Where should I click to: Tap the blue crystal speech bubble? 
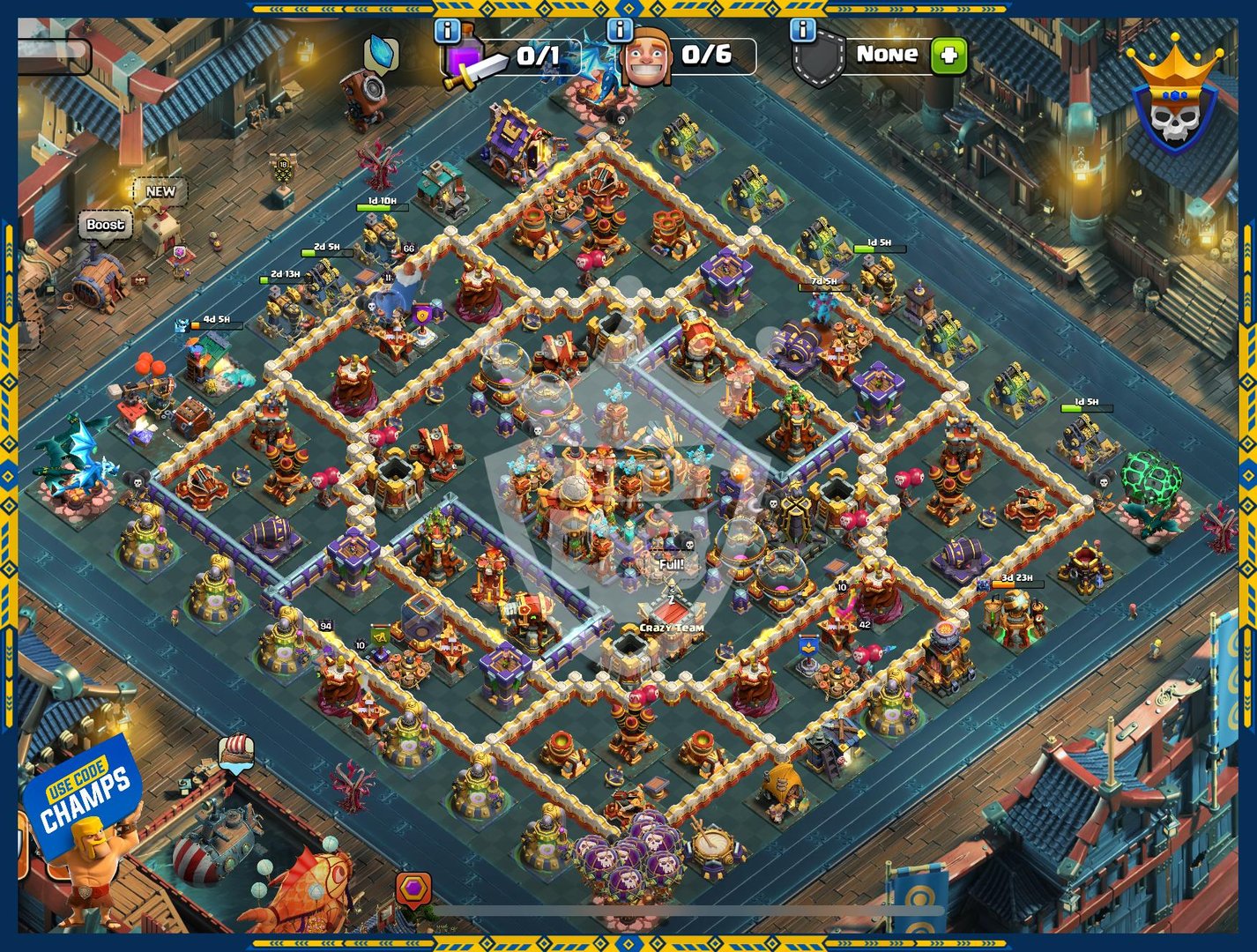point(381,53)
